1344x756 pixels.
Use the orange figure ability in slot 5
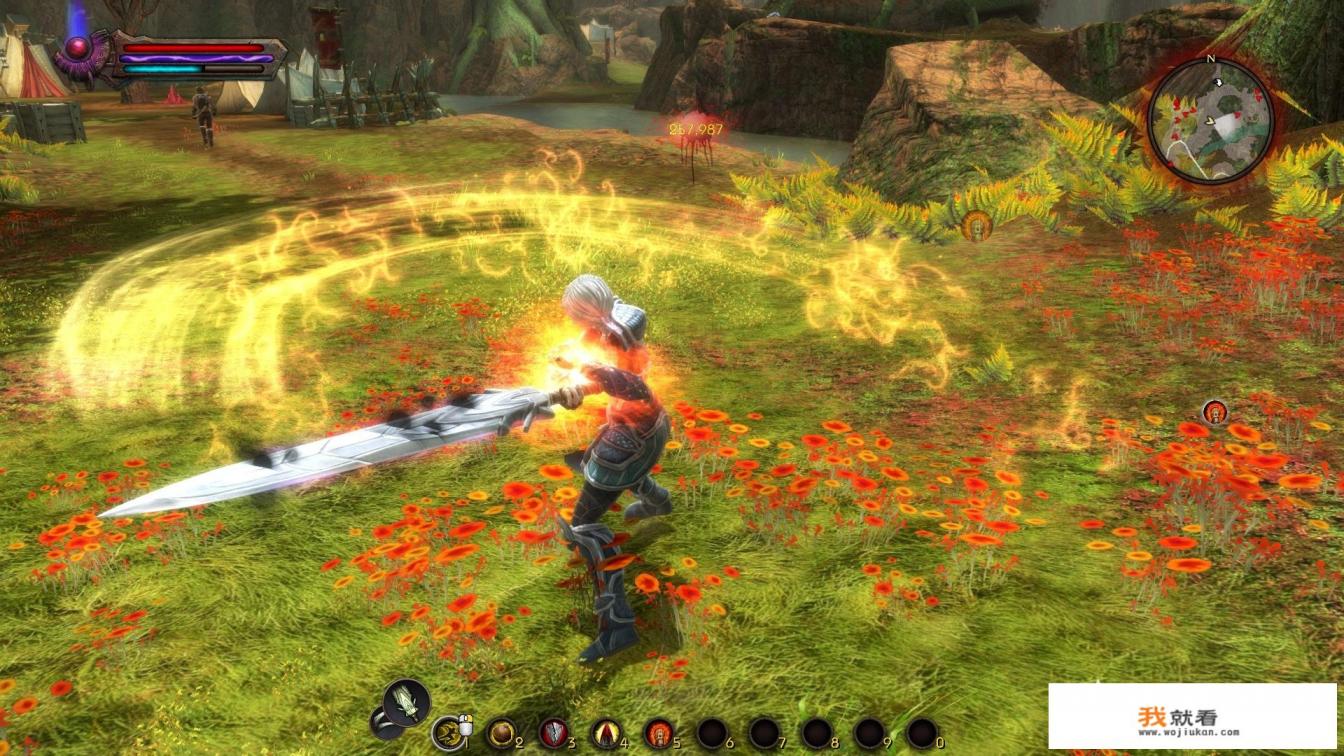[x=660, y=732]
